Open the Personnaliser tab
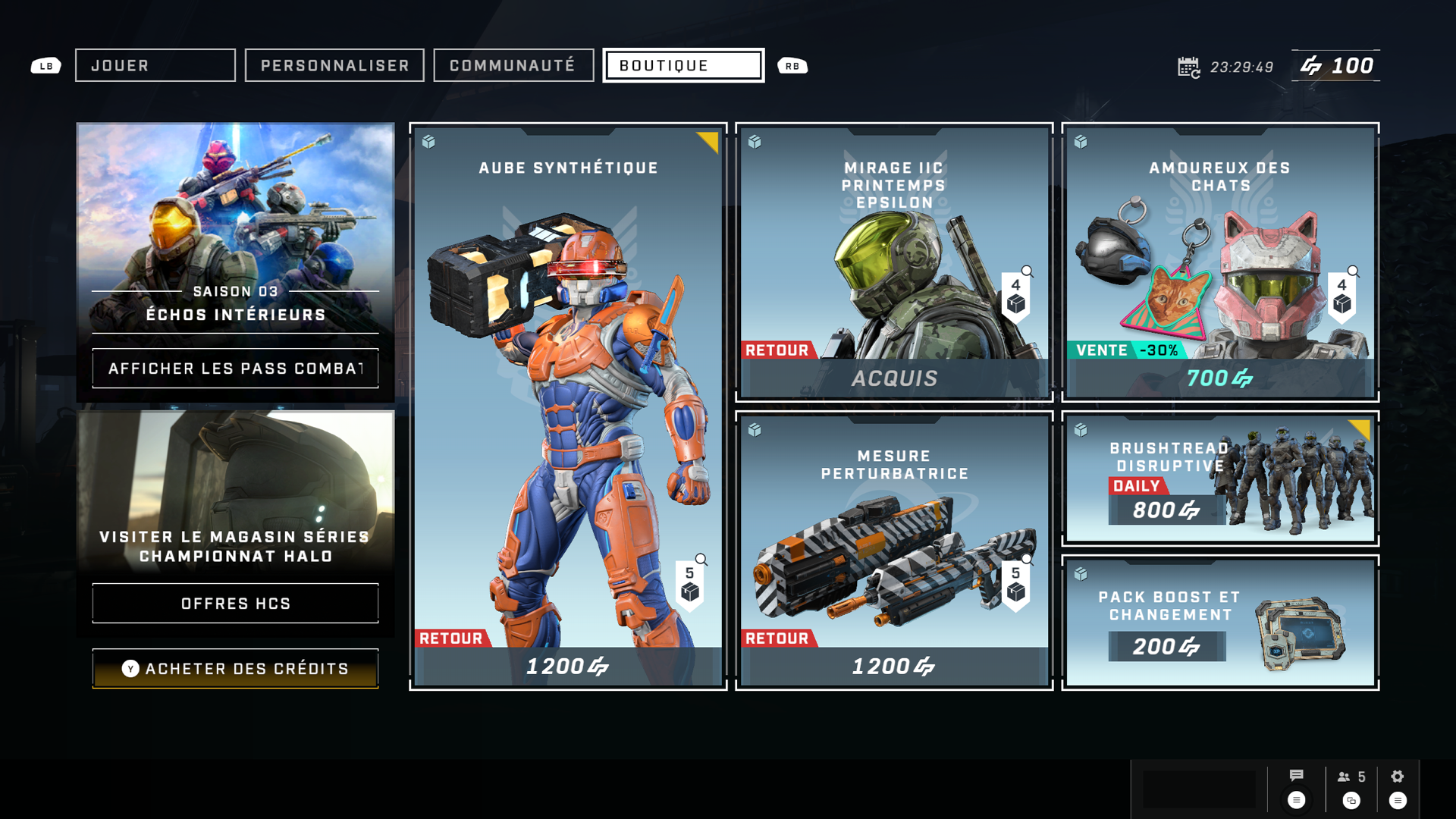This screenshot has width=1456, height=819. [334, 66]
